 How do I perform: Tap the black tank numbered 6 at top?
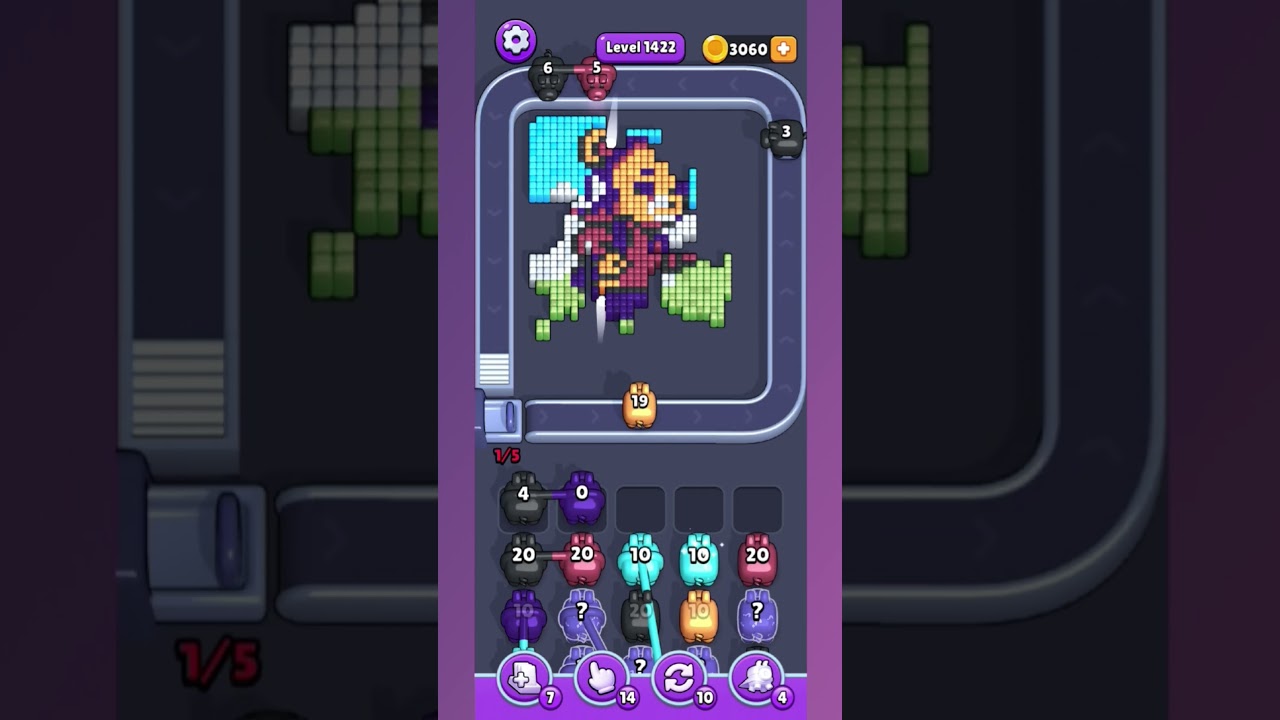click(x=549, y=78)
